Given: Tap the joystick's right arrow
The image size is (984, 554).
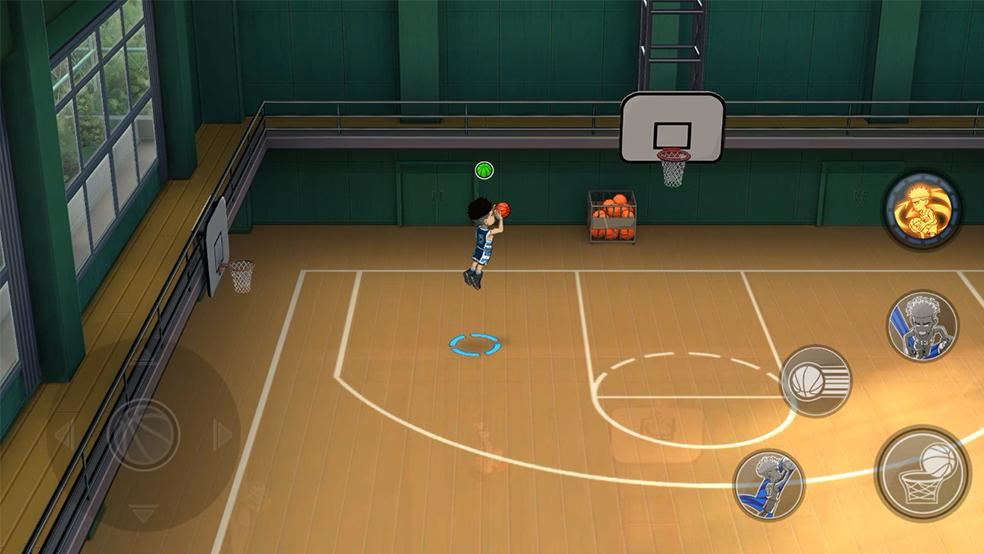Looking at the screenshot, I should coord(224,434).
